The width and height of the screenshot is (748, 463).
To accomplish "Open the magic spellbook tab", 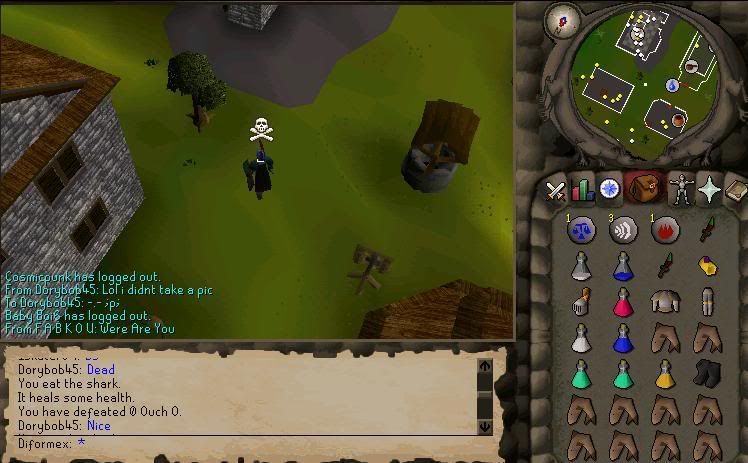I will click(x=737, y=188).
